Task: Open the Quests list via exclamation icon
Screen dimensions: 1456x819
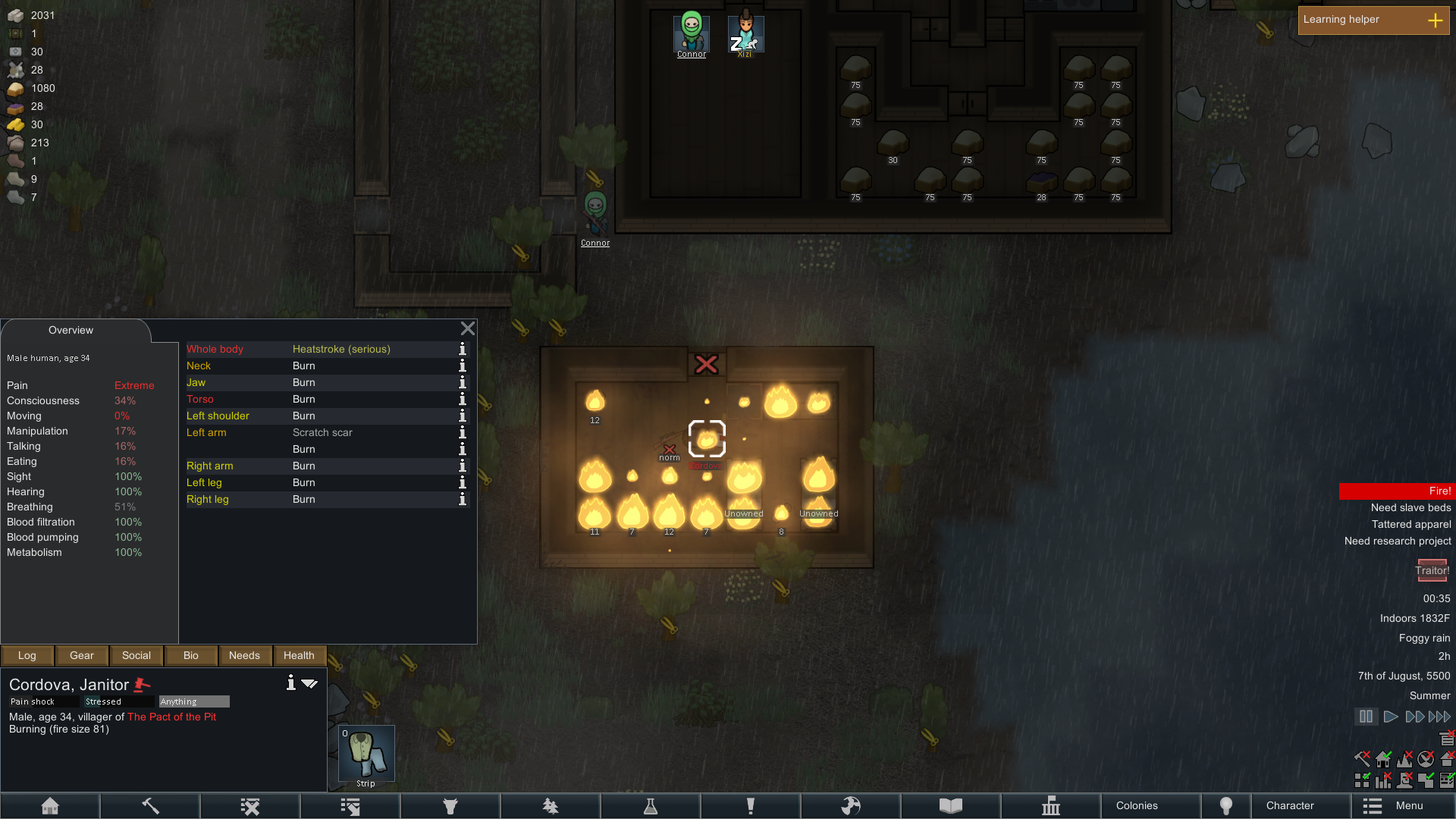Action: point(751,805)
